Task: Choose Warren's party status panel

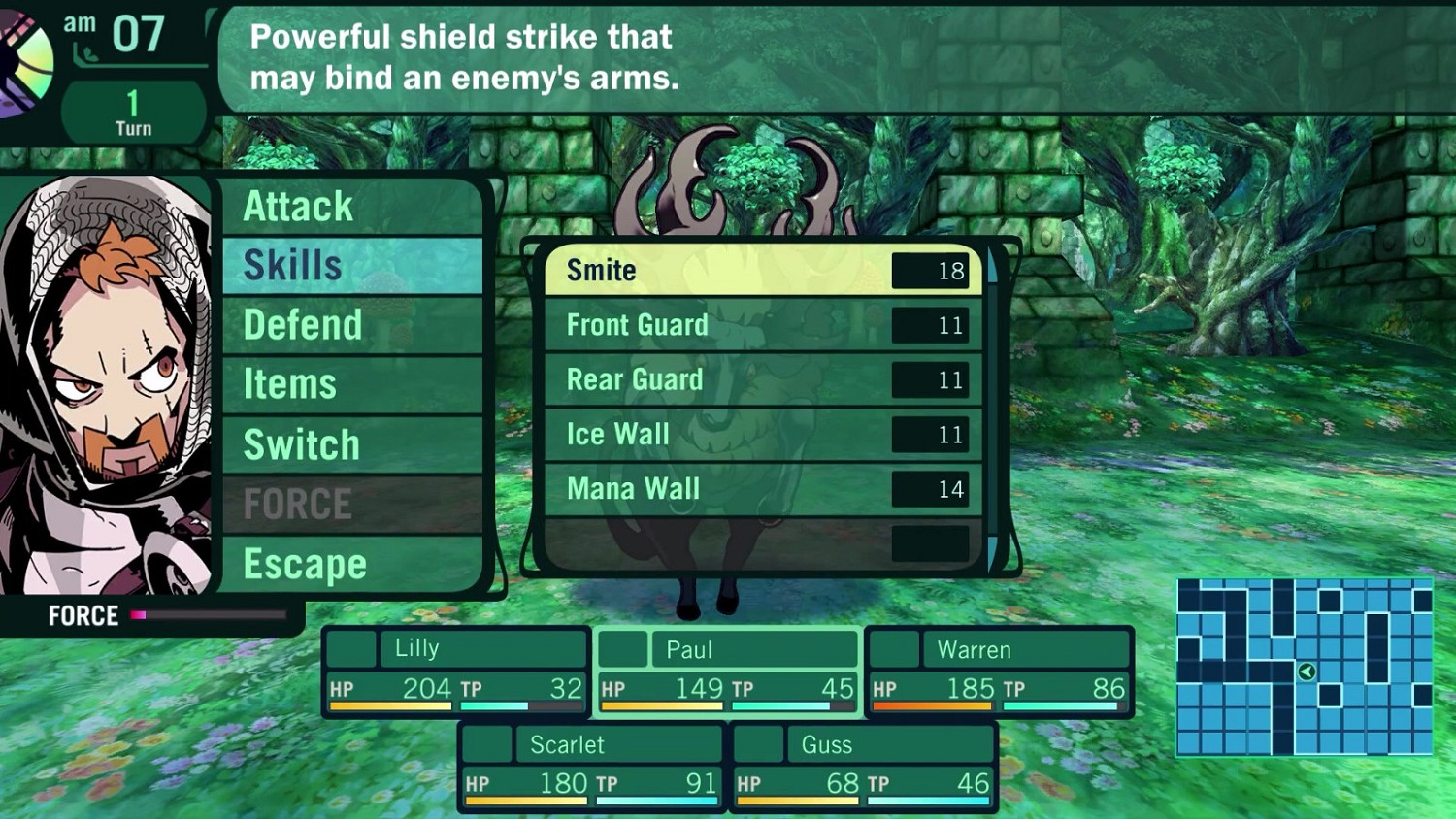Action: point(999,672)
